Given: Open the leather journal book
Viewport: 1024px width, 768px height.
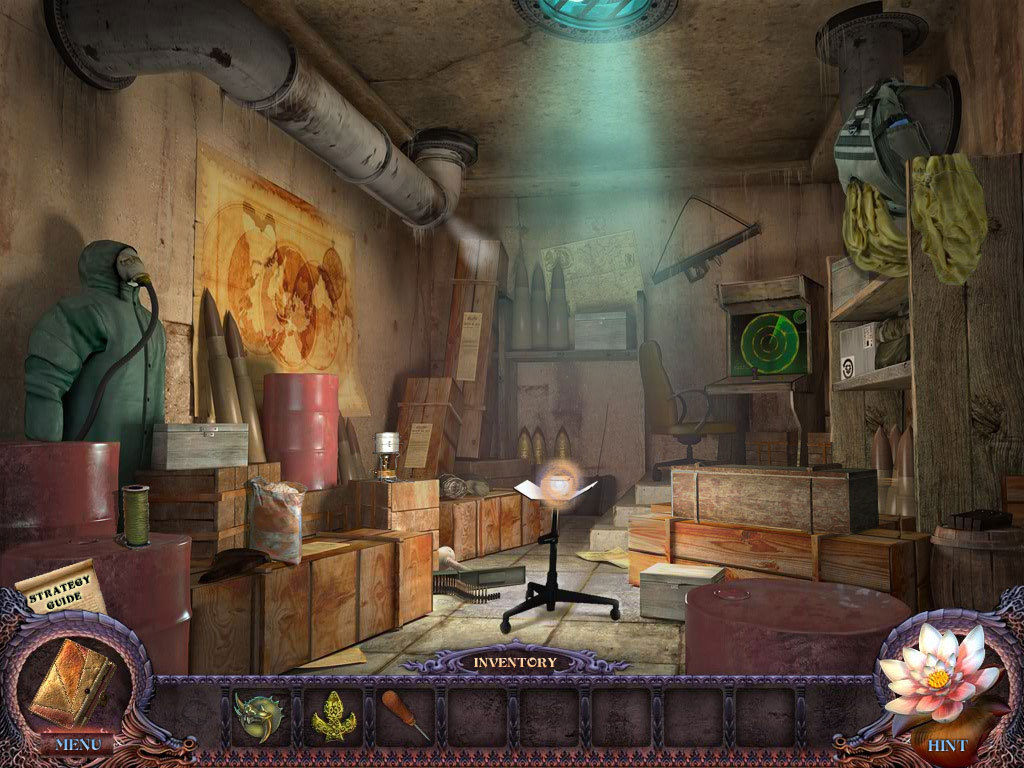Looking at the screenshot, I should tap(71, 681).
